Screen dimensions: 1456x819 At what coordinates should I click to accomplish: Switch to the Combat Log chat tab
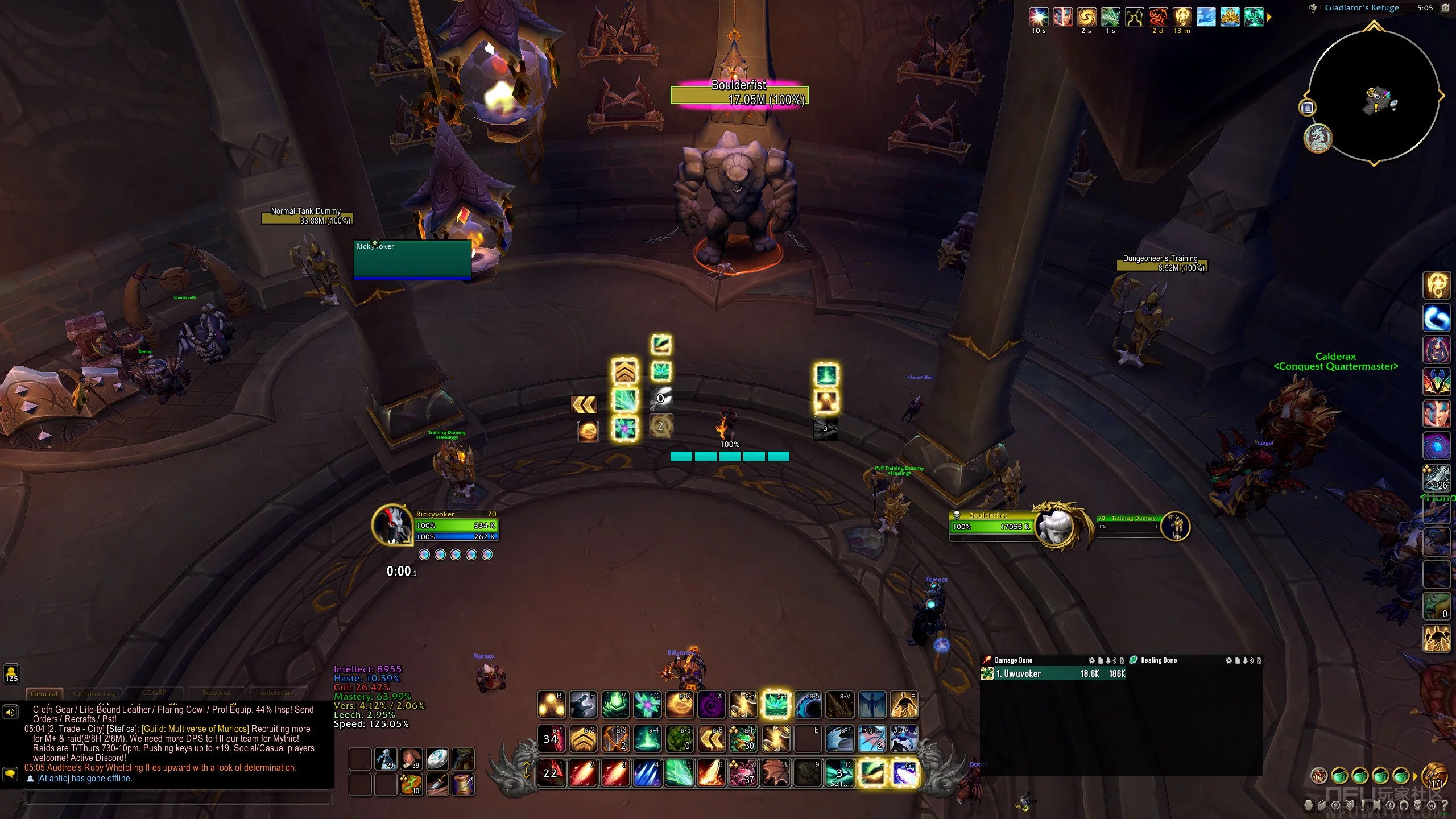94,694
